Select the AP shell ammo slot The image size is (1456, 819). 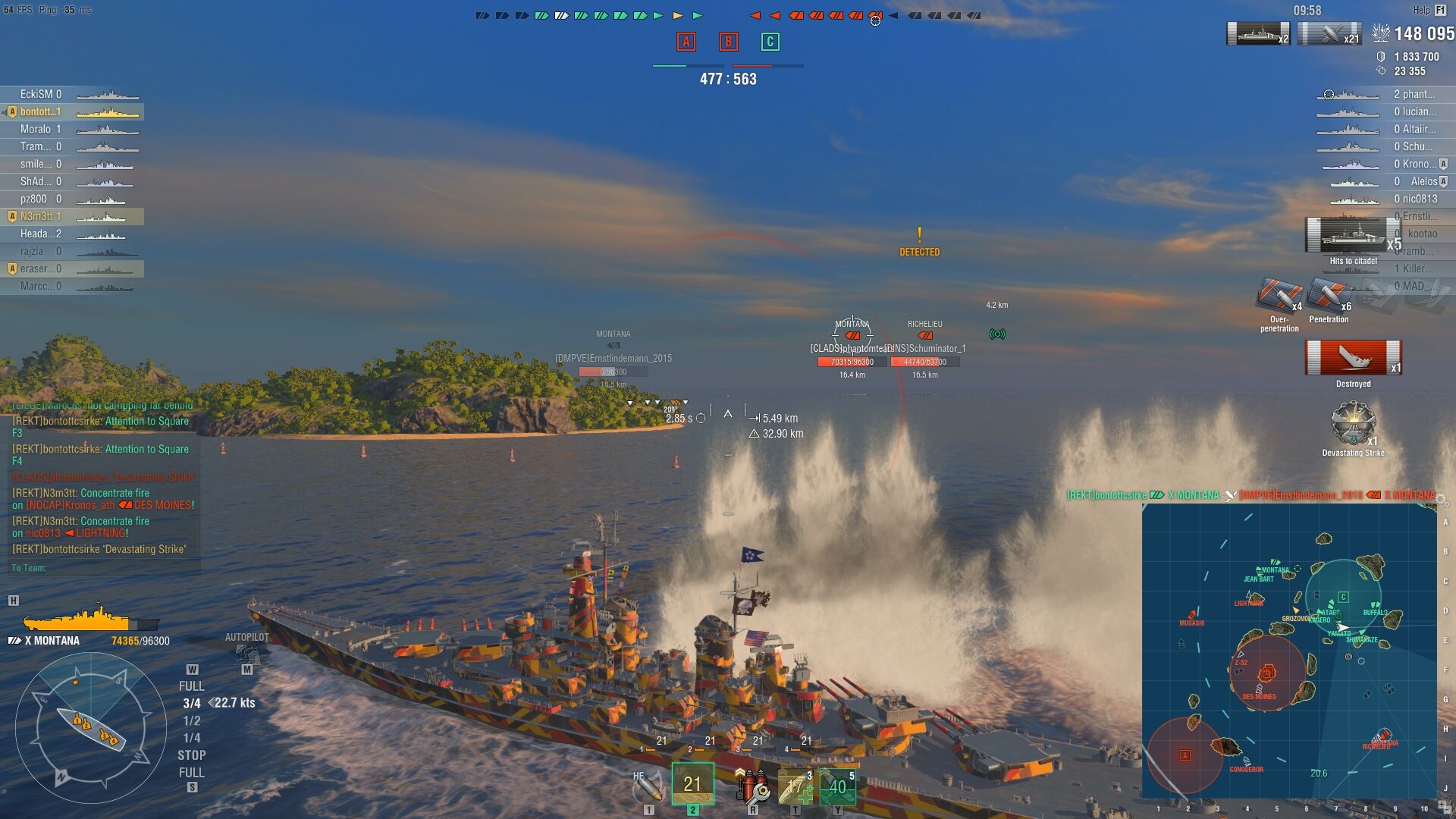(x=692, y=784)
